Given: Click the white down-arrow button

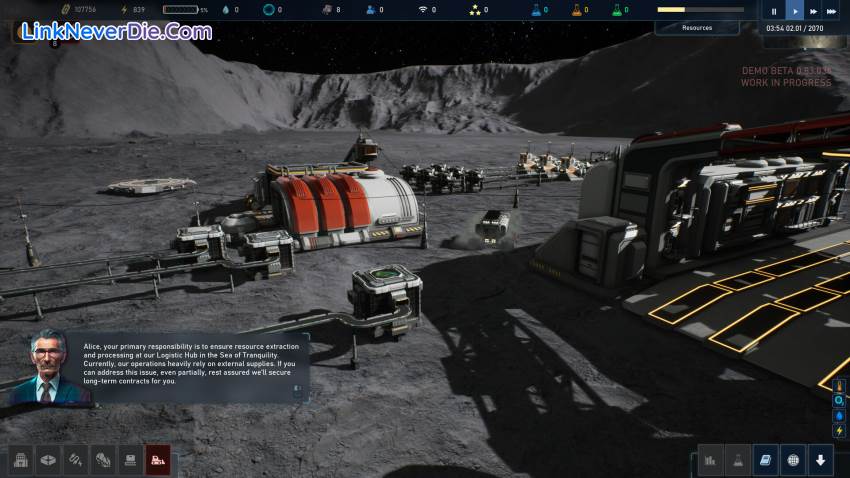Looking at the screenshot, I should 820,460.
